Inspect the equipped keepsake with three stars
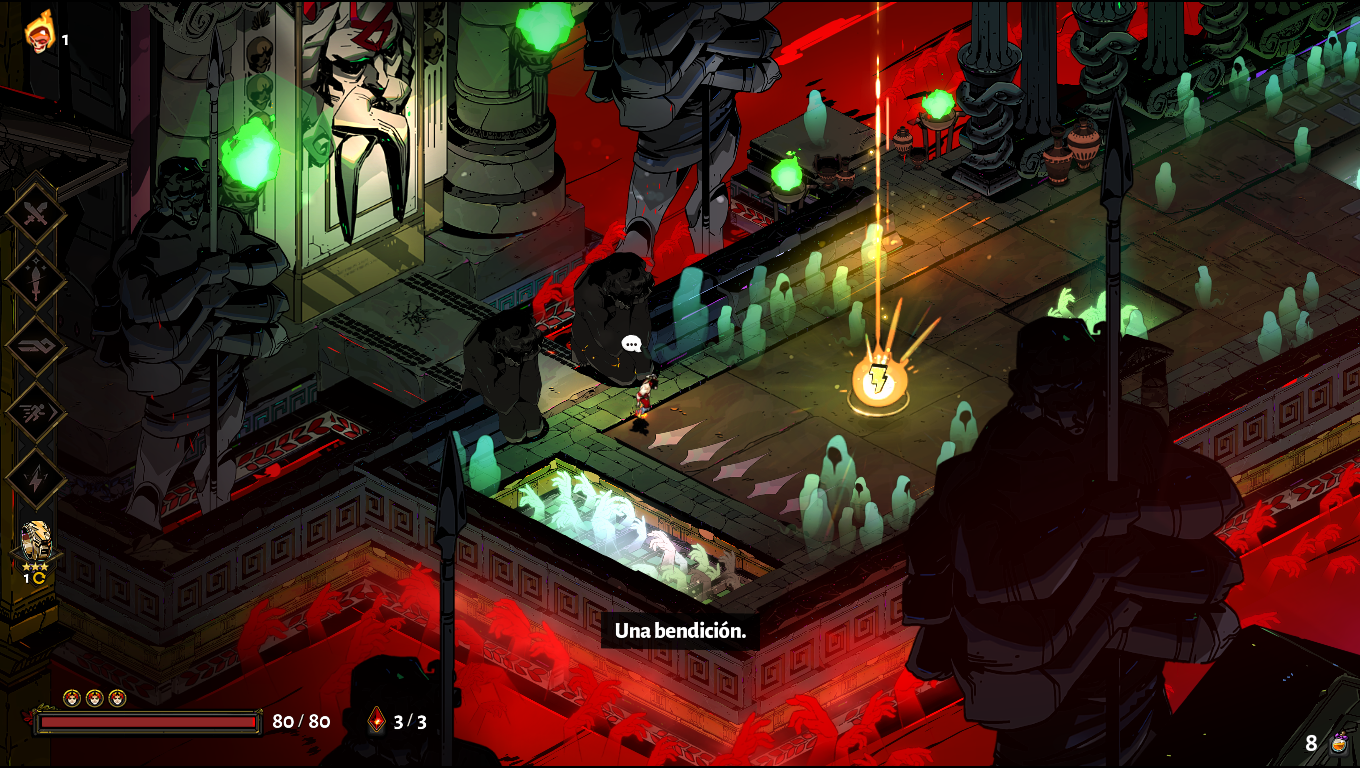The image size is (1360, 768). [x=37, y=545]
